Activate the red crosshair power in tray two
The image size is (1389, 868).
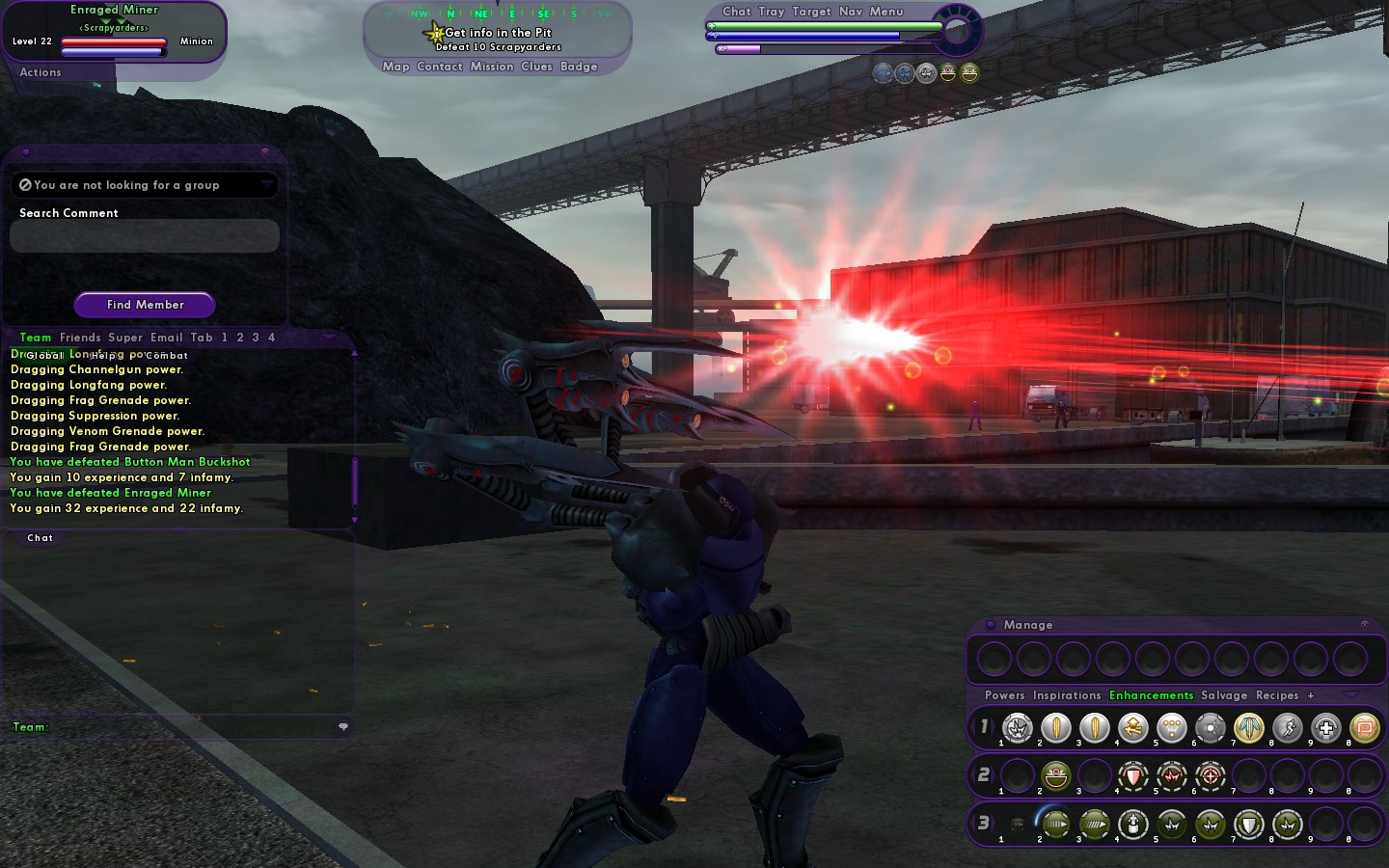tap(1211, 775)
